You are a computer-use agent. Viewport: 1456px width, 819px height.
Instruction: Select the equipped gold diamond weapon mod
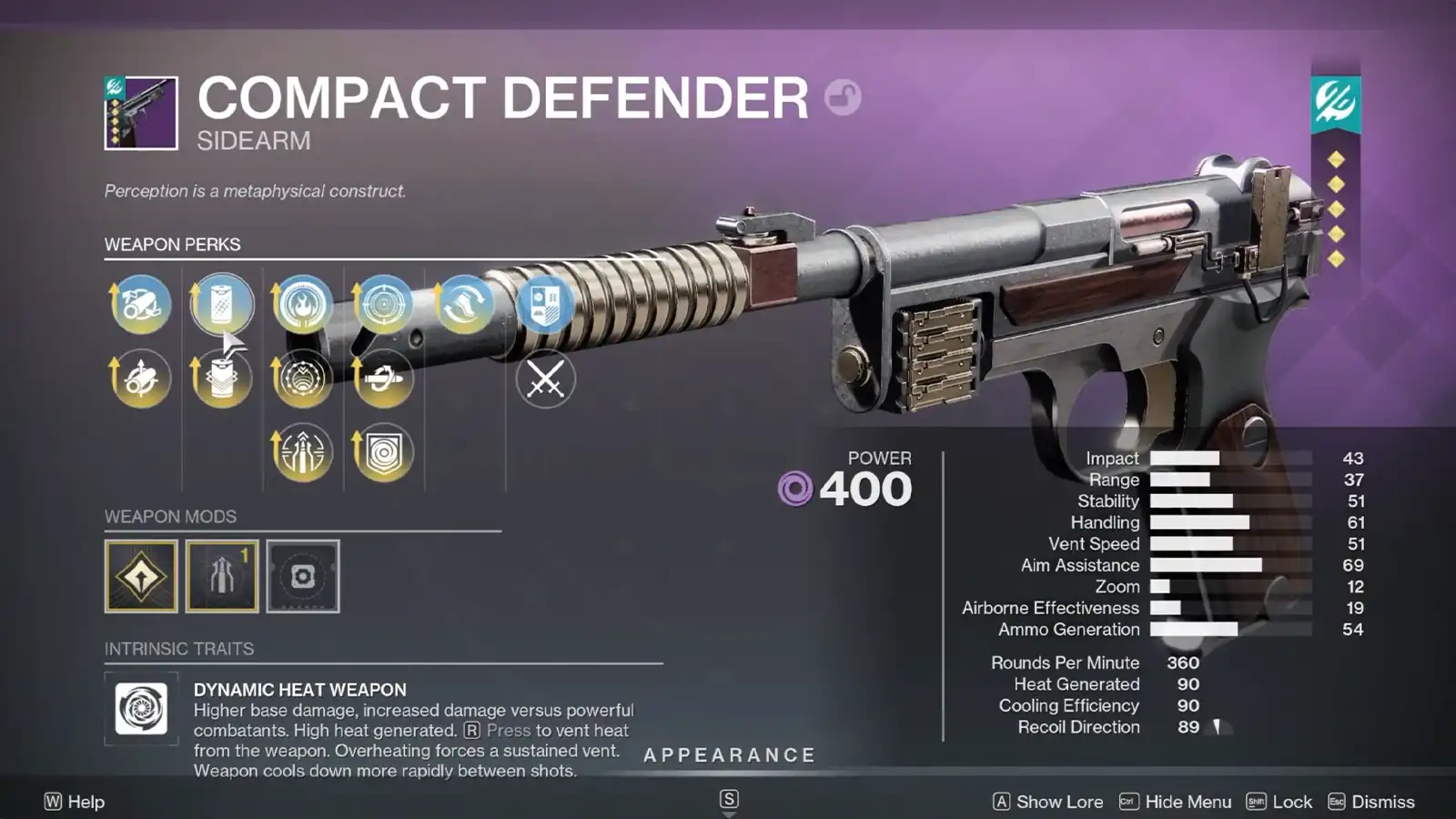(x=142, y=576)
